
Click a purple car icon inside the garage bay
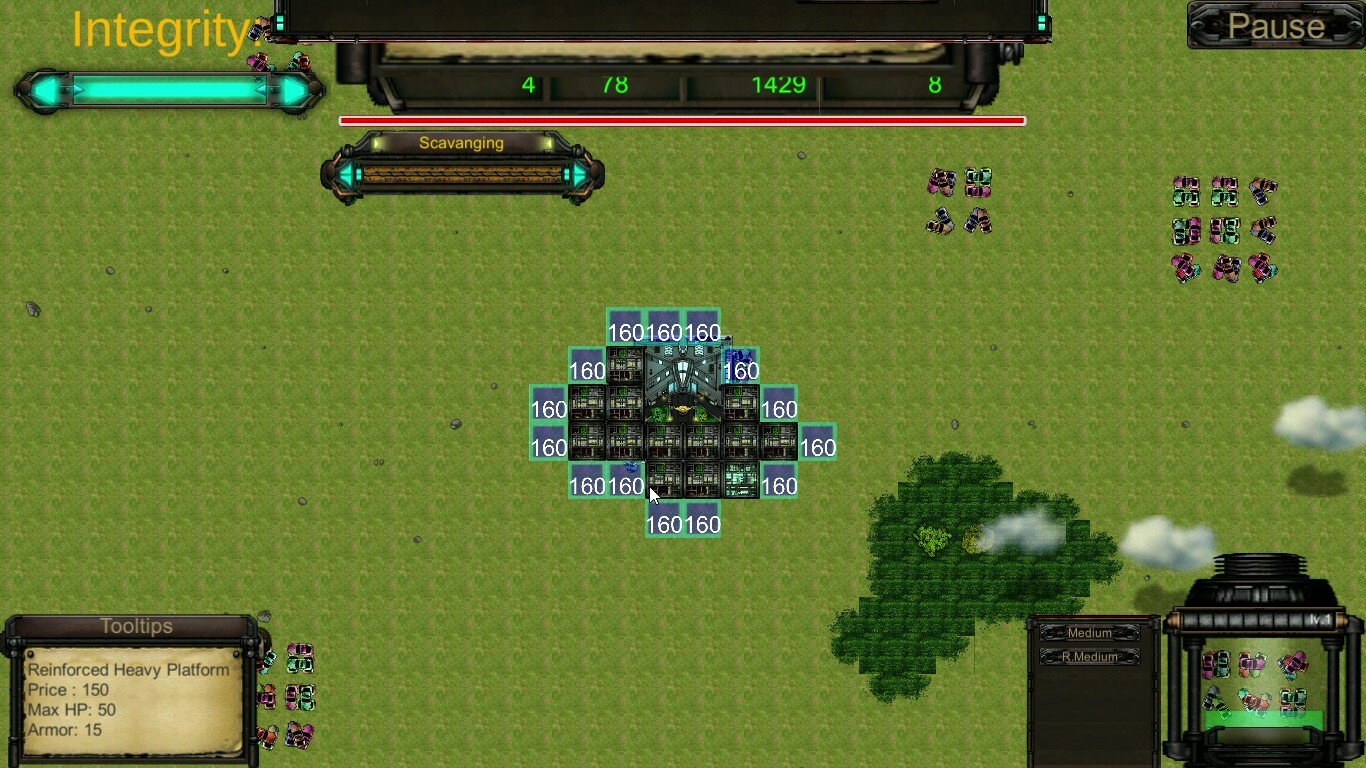point(1209,664)
